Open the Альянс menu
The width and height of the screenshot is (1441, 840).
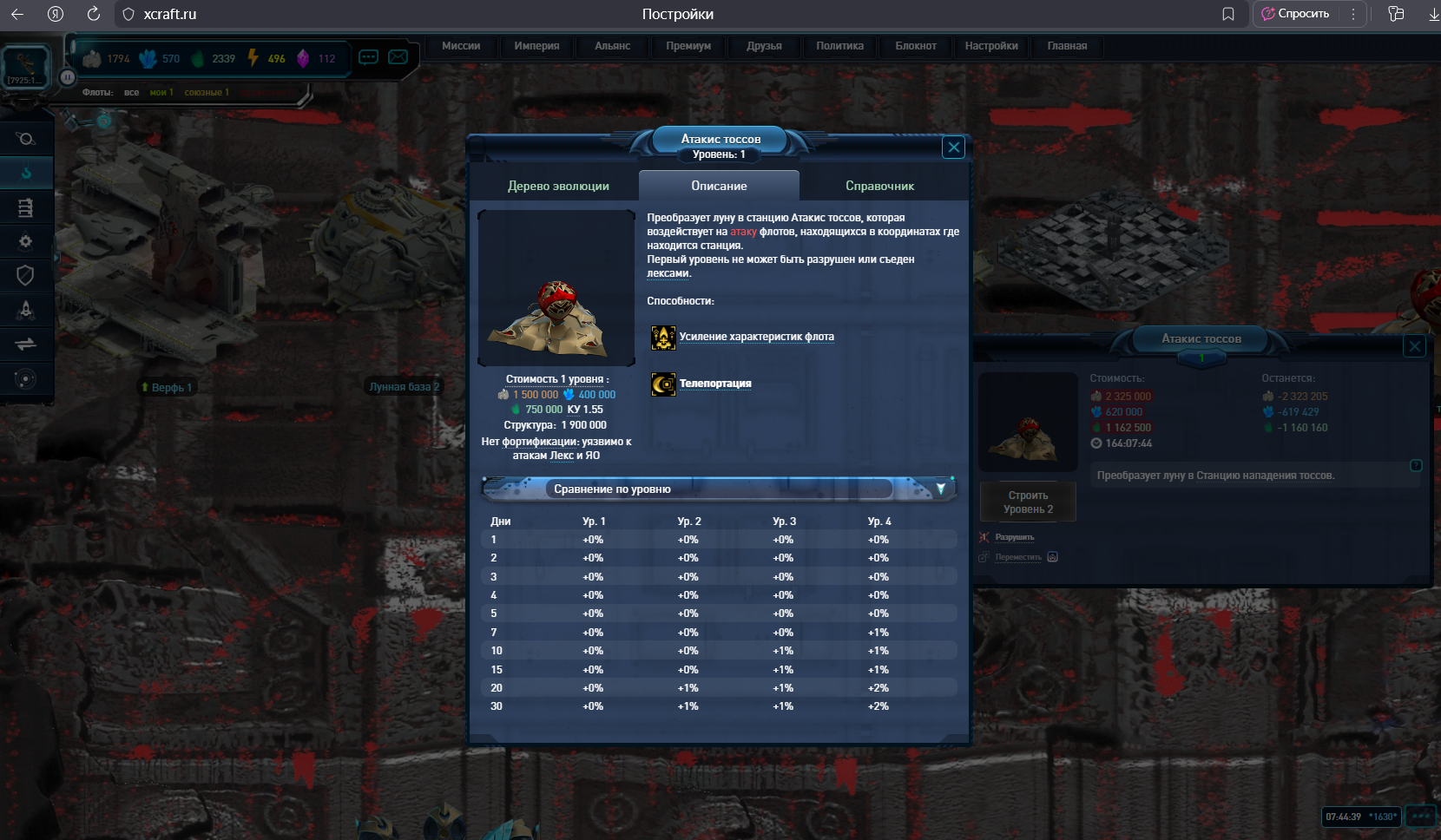(613, 46)
